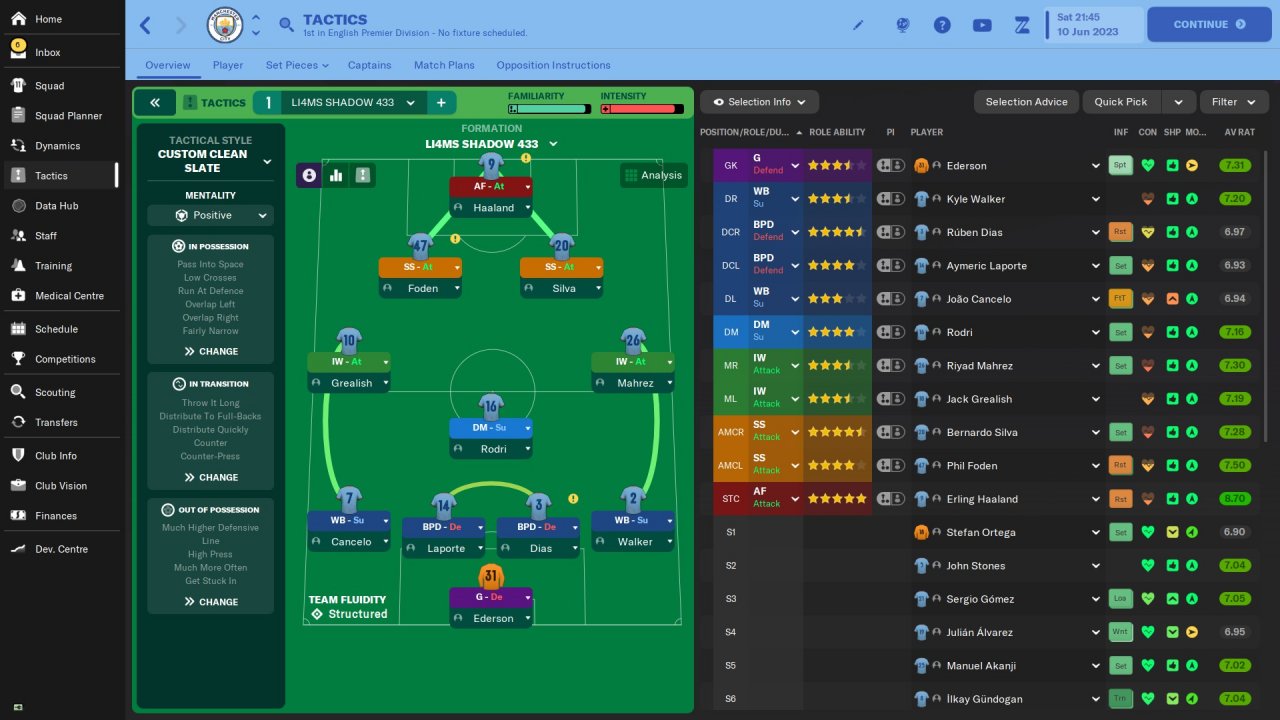The image size is (1280, 720).
Task: Open the Selection Info dropdown
Action: pos(759,102)
